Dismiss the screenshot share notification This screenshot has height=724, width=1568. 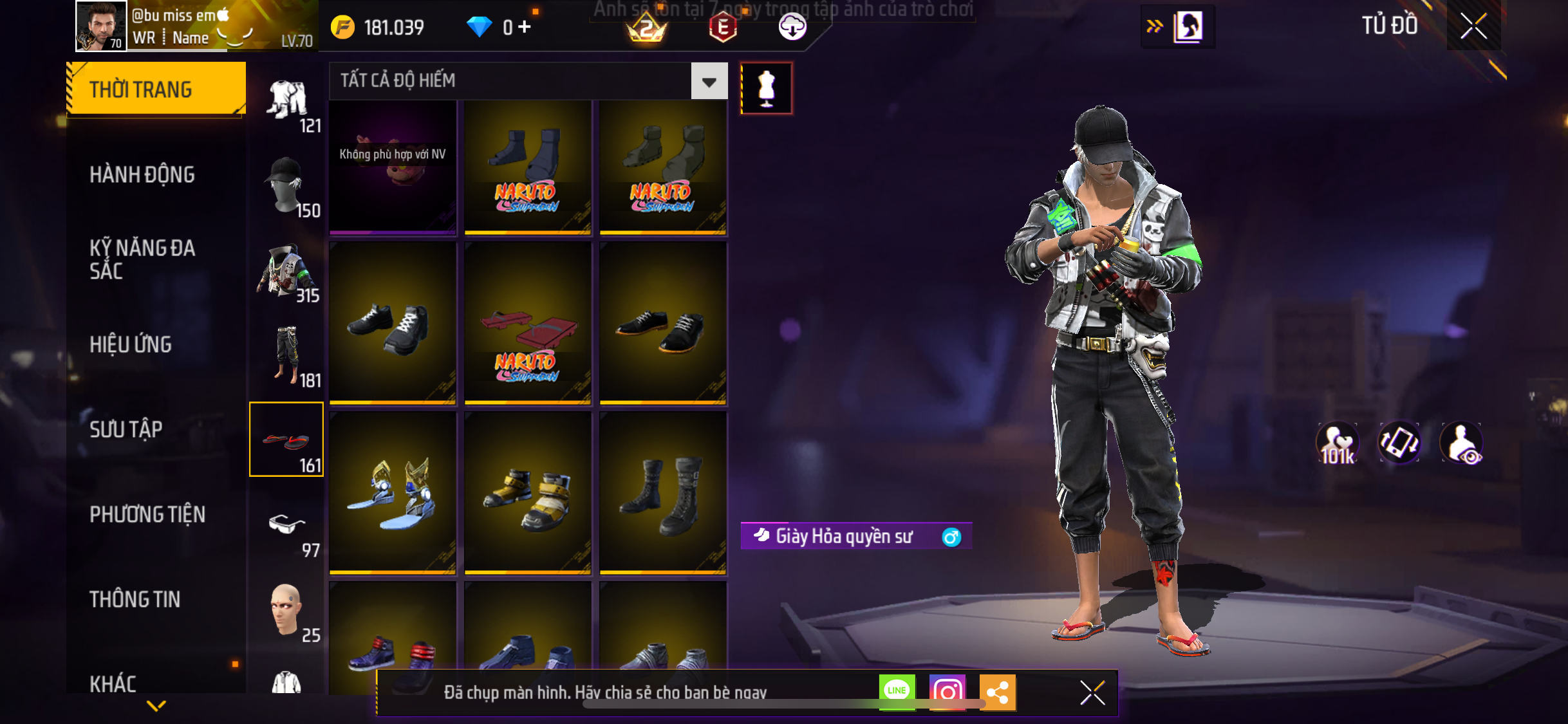tap(1092, 692)
